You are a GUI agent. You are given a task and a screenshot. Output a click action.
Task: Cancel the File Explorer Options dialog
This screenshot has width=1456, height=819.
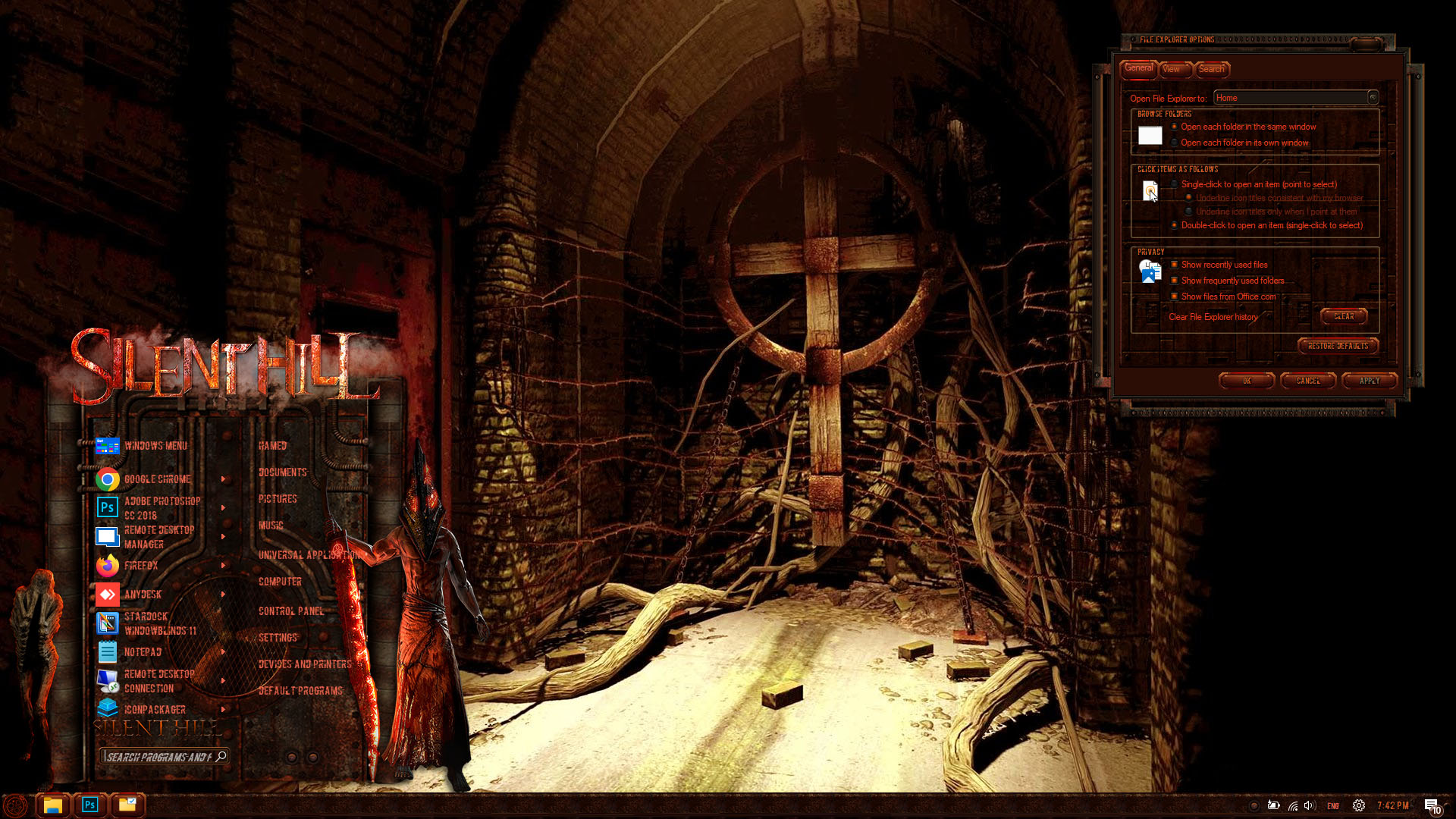(1307, 381)
